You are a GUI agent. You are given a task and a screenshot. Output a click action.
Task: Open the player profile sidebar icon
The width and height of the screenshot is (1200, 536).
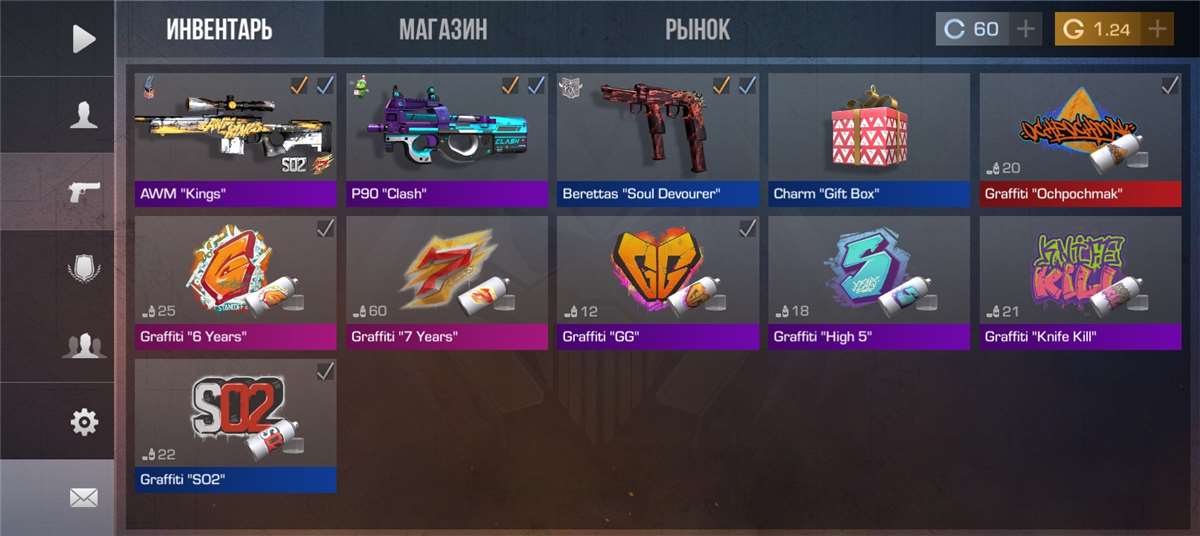(x=84, y=115)
